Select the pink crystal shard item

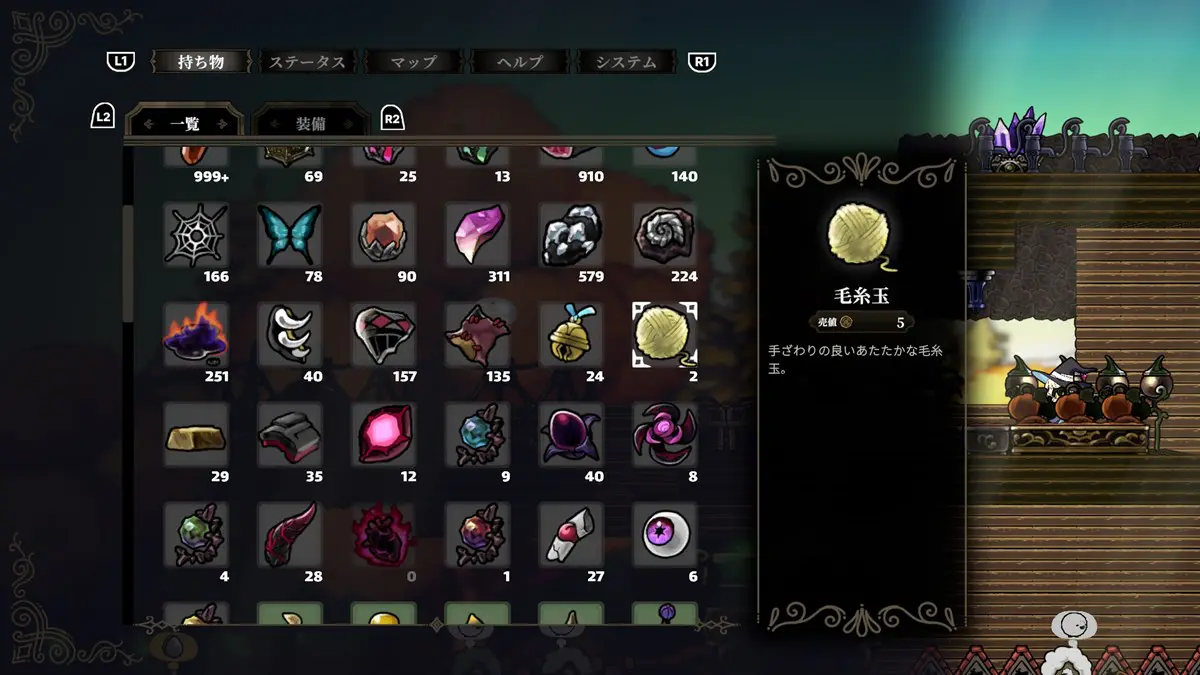coord(477,234)
